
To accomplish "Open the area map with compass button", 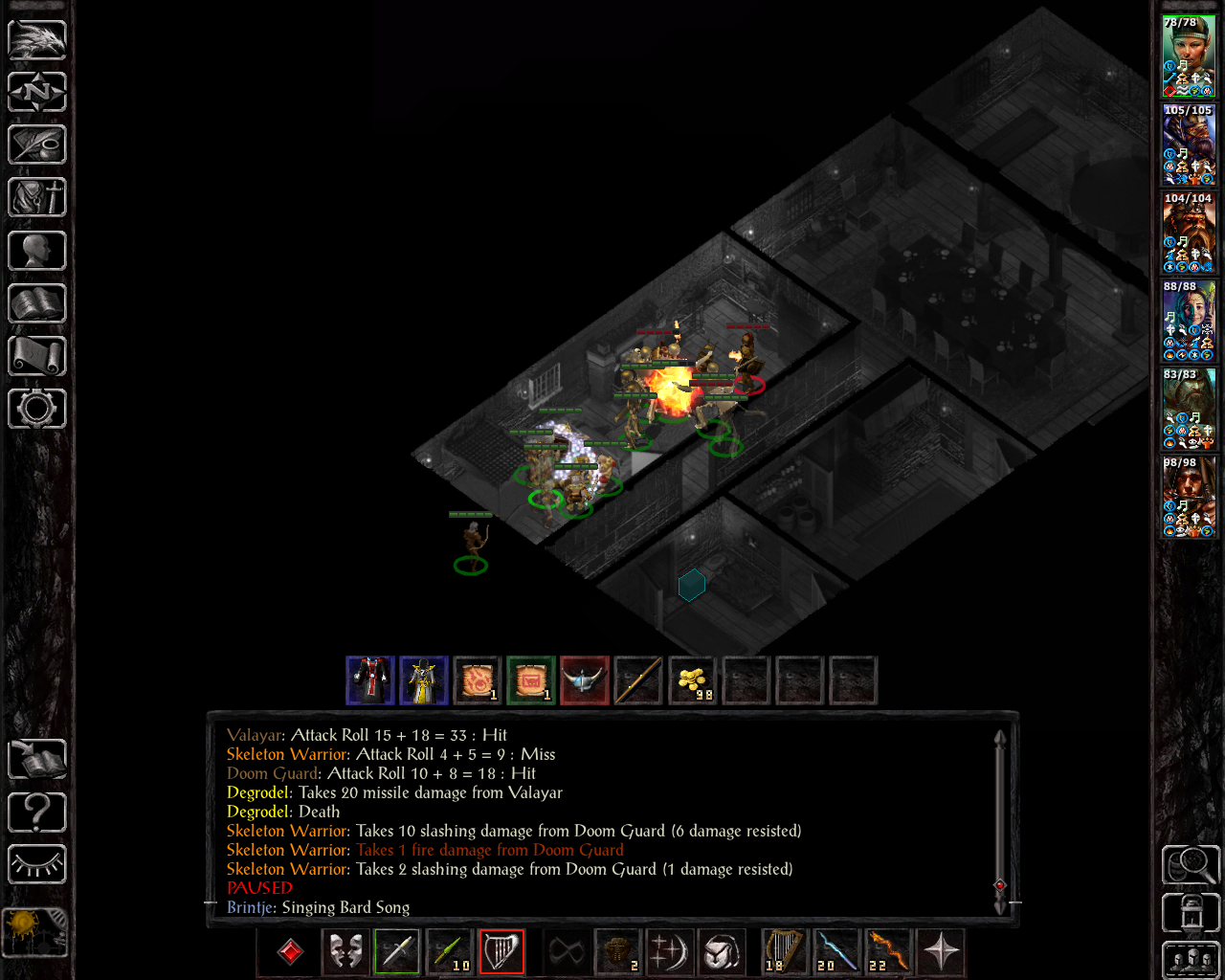I will point(37,93).
